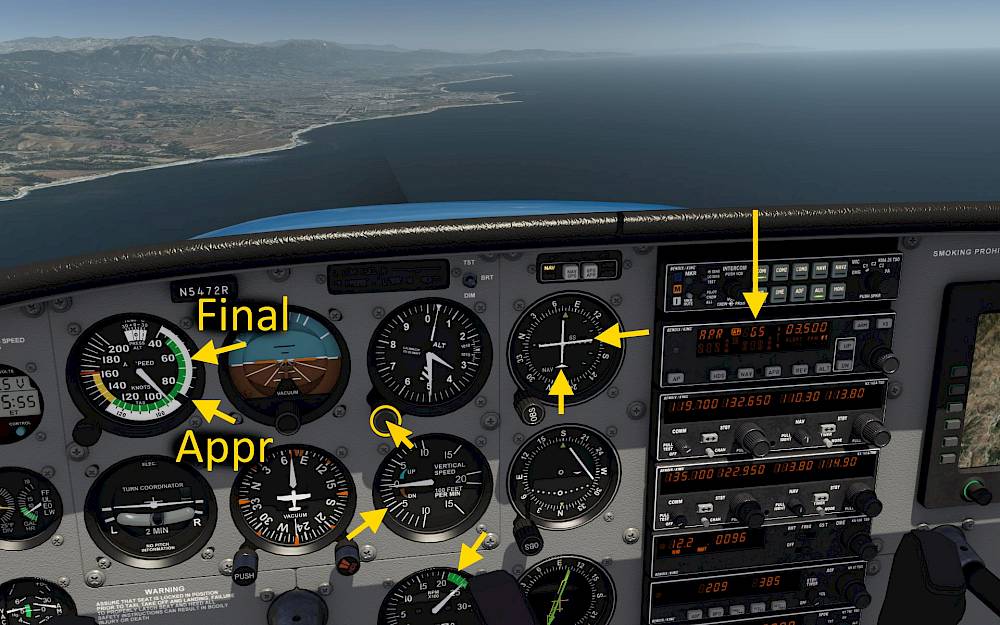Activate the HDG mode button on autopilot
Screen dimensions: 1000x625
pos(717,374)
